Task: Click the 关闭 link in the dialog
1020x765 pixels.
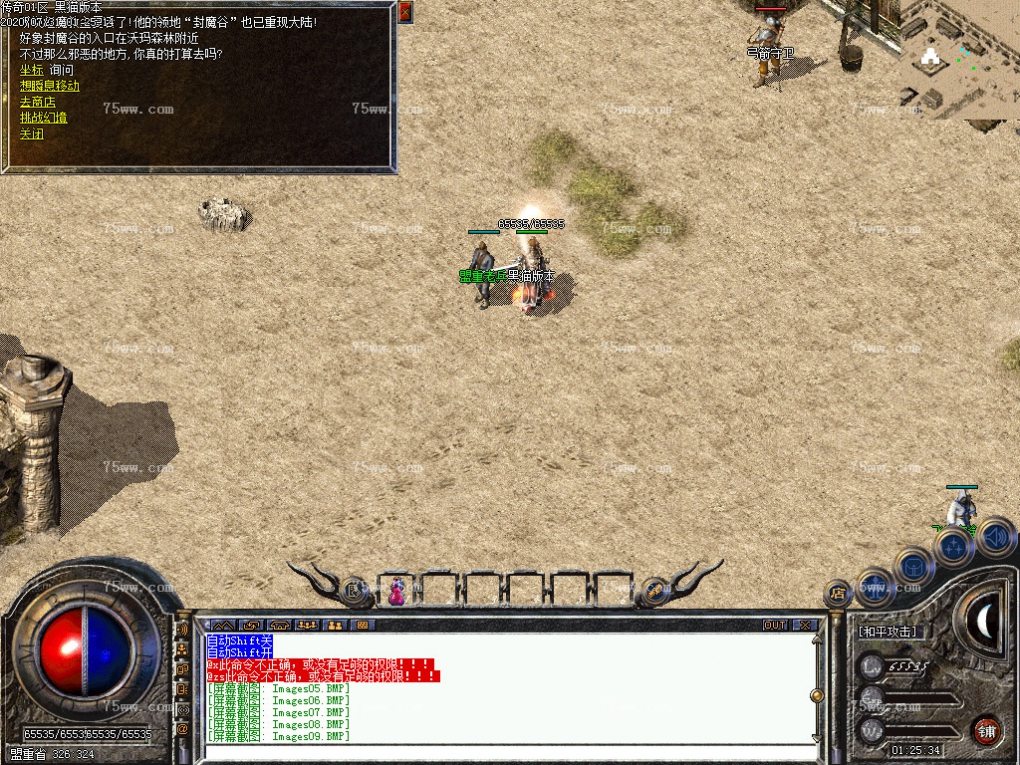Action: pyautogui.click(x=31, y=134)
